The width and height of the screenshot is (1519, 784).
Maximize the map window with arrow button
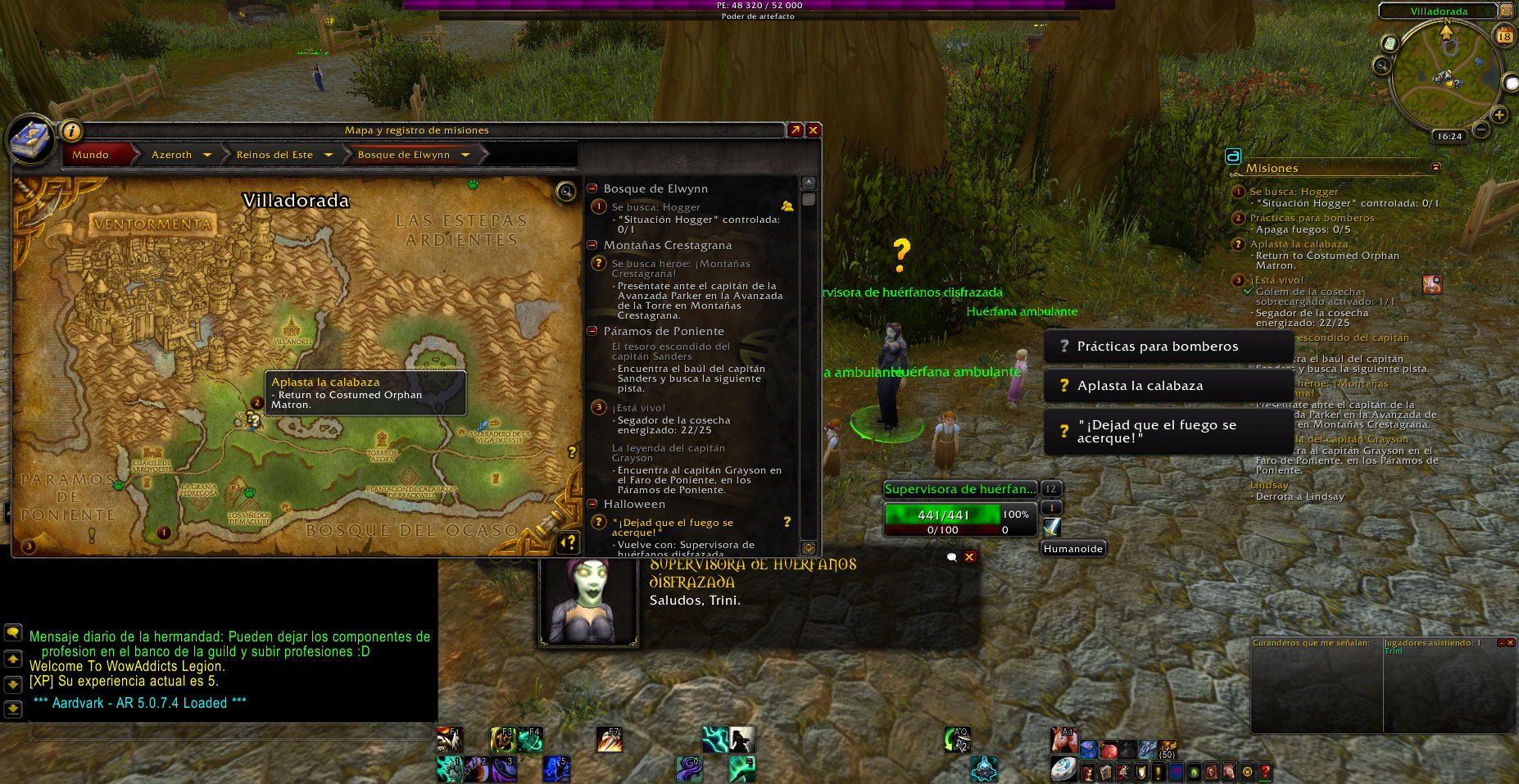[796, 130]
